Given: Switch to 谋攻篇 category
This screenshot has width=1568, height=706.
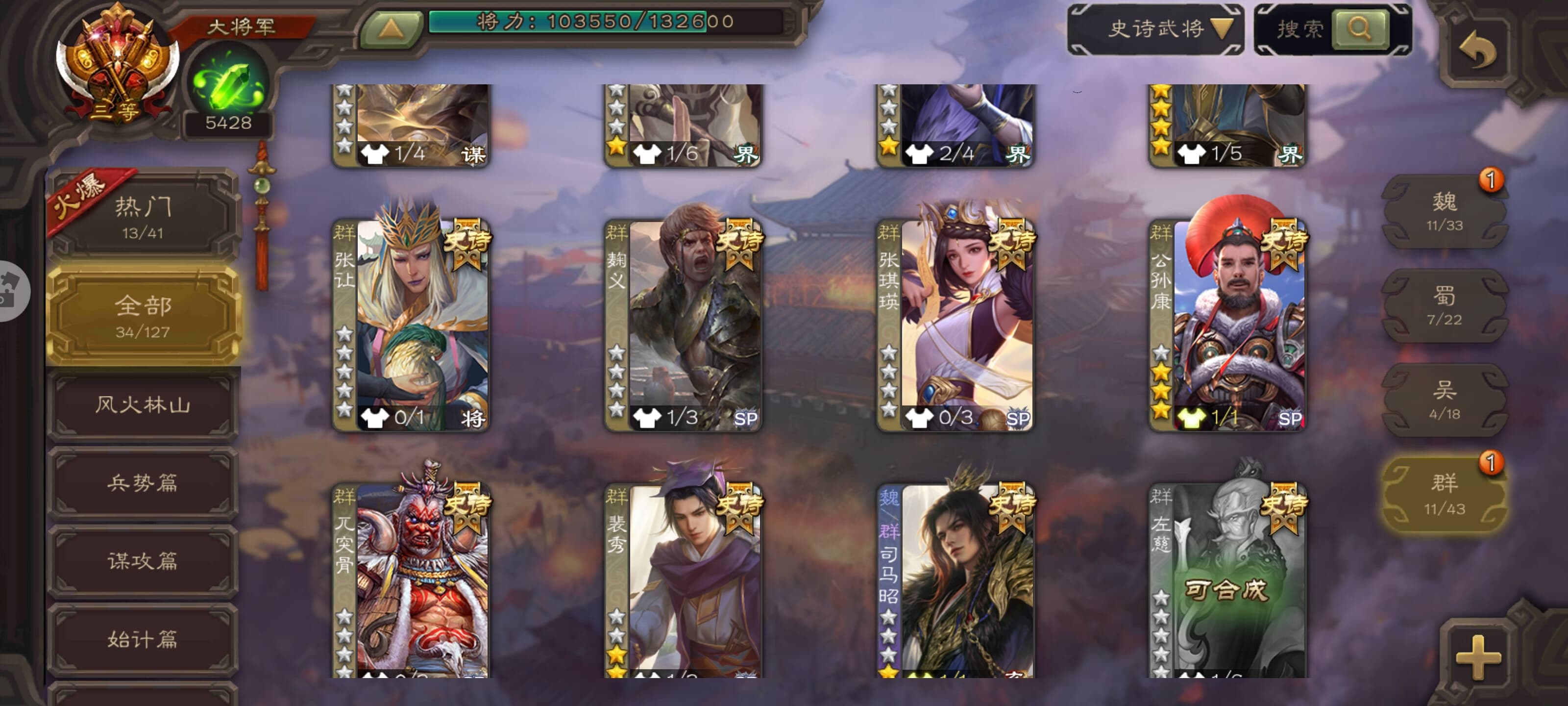Looking at the screenshot, I should [143, 561].
